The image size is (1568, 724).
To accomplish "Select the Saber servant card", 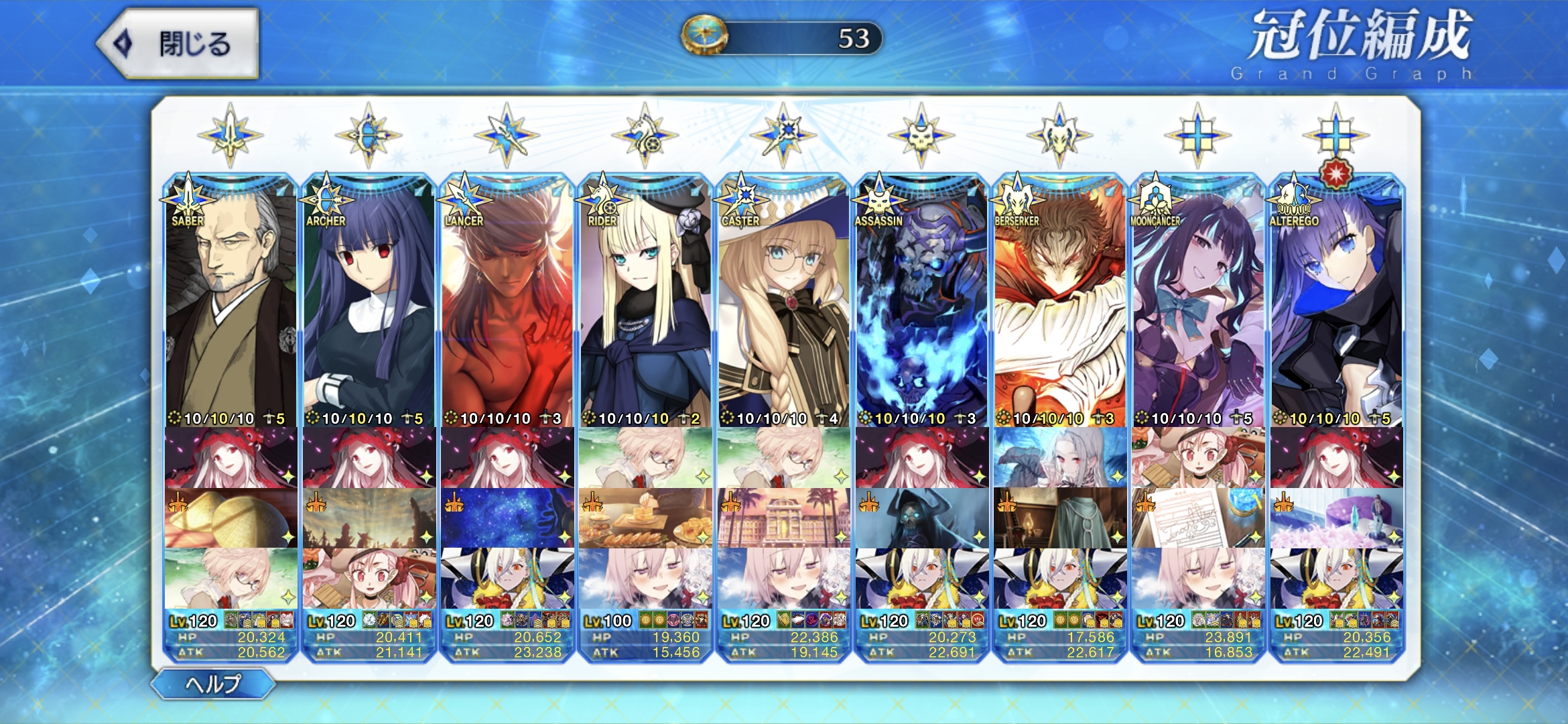I will point(231,302).
